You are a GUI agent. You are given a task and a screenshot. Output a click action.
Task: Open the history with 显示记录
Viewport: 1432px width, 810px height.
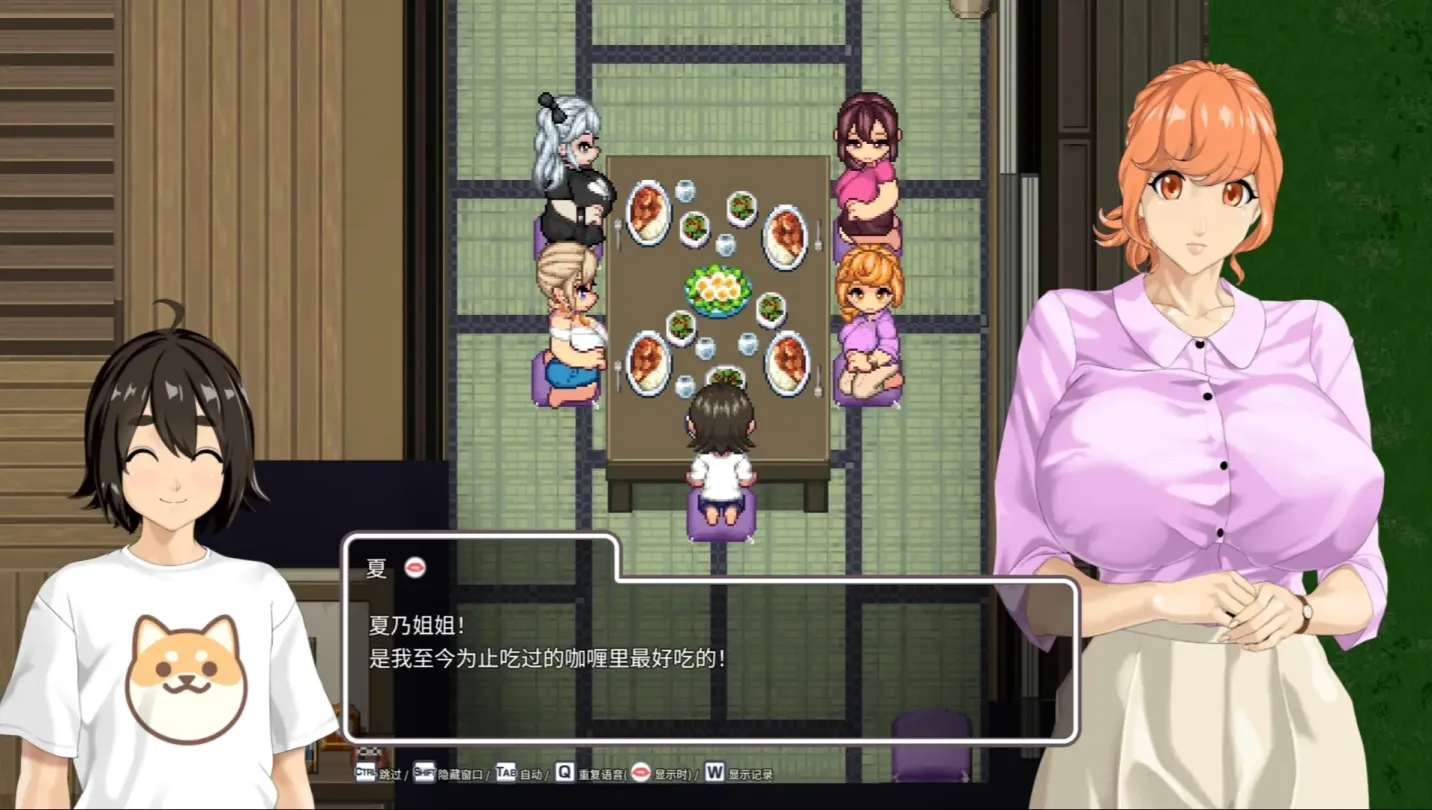(x=749, y=772)
